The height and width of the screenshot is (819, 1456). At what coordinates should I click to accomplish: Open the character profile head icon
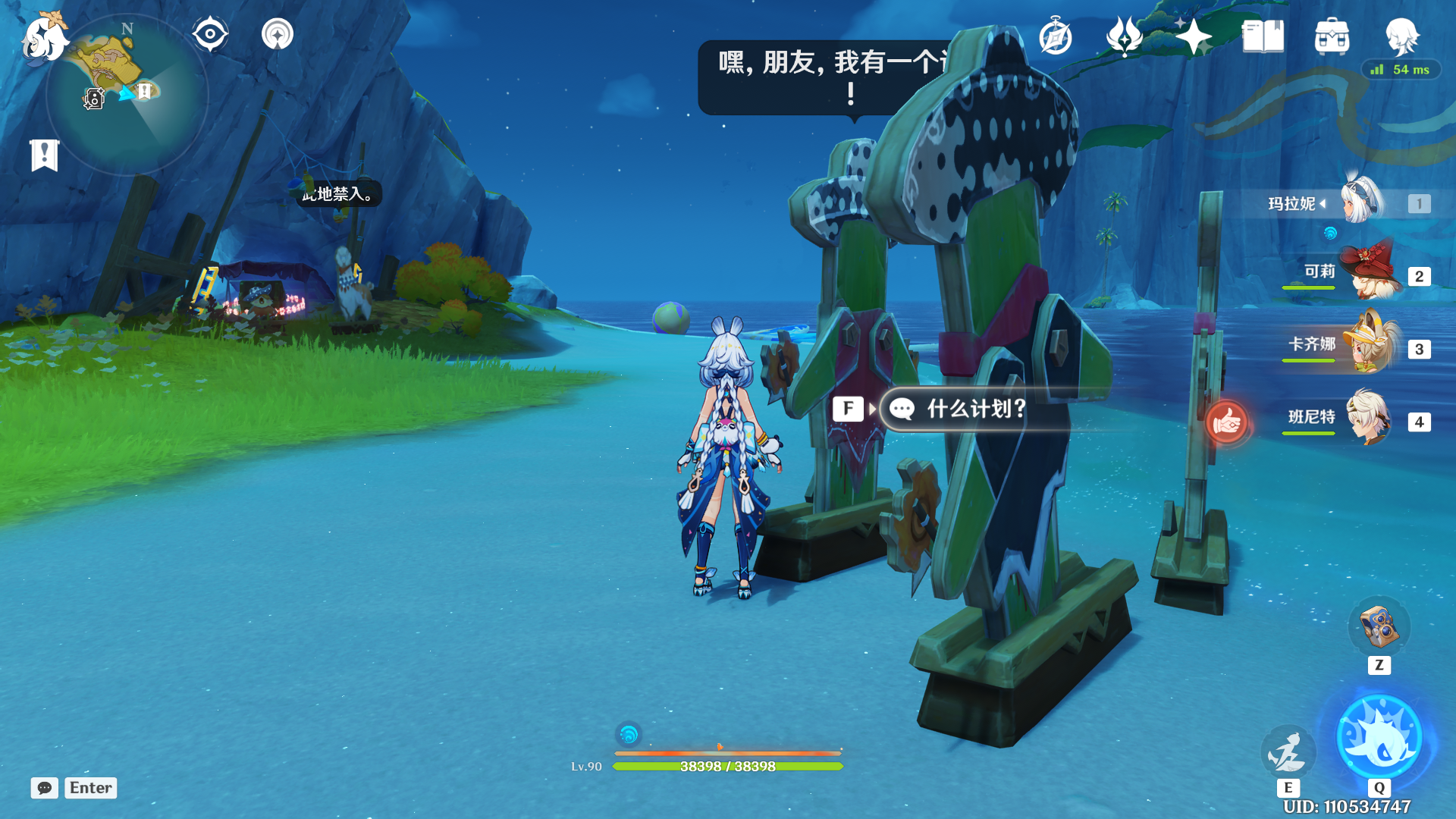click(x=1401, y=36)
